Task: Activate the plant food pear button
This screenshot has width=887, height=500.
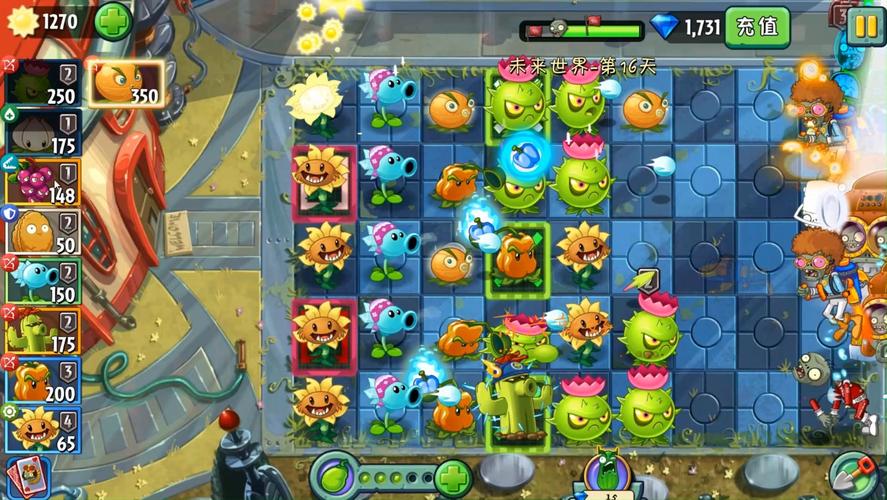Action: tap(334, 475)
